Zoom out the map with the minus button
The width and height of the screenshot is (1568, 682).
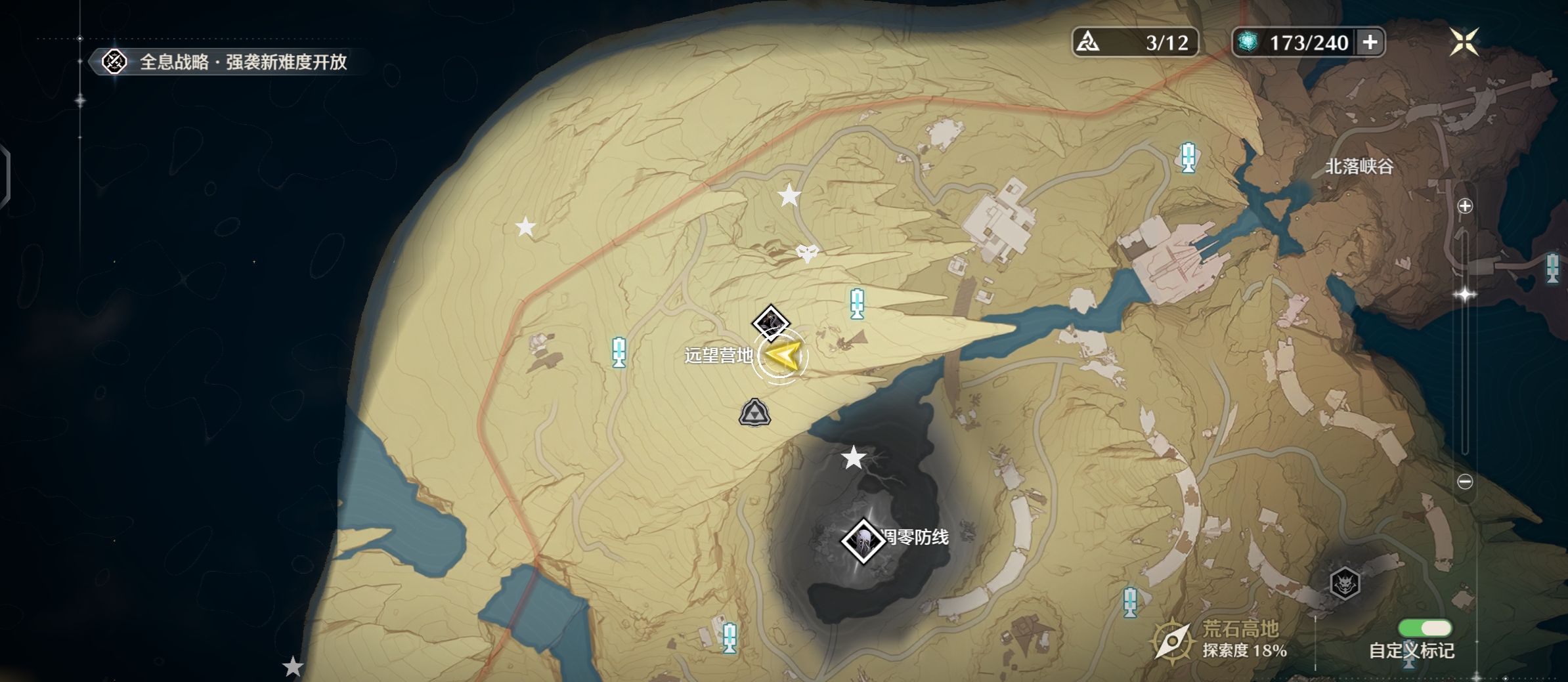pyautogui.click(x=1465, y=482)
